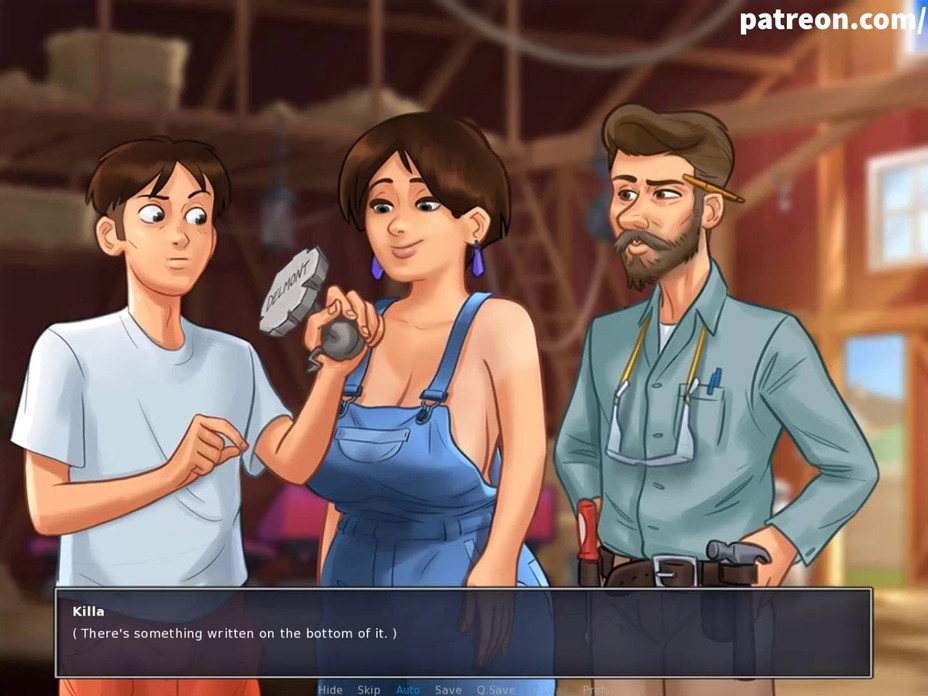
Task: Open the Save menu
Action: 448,690
